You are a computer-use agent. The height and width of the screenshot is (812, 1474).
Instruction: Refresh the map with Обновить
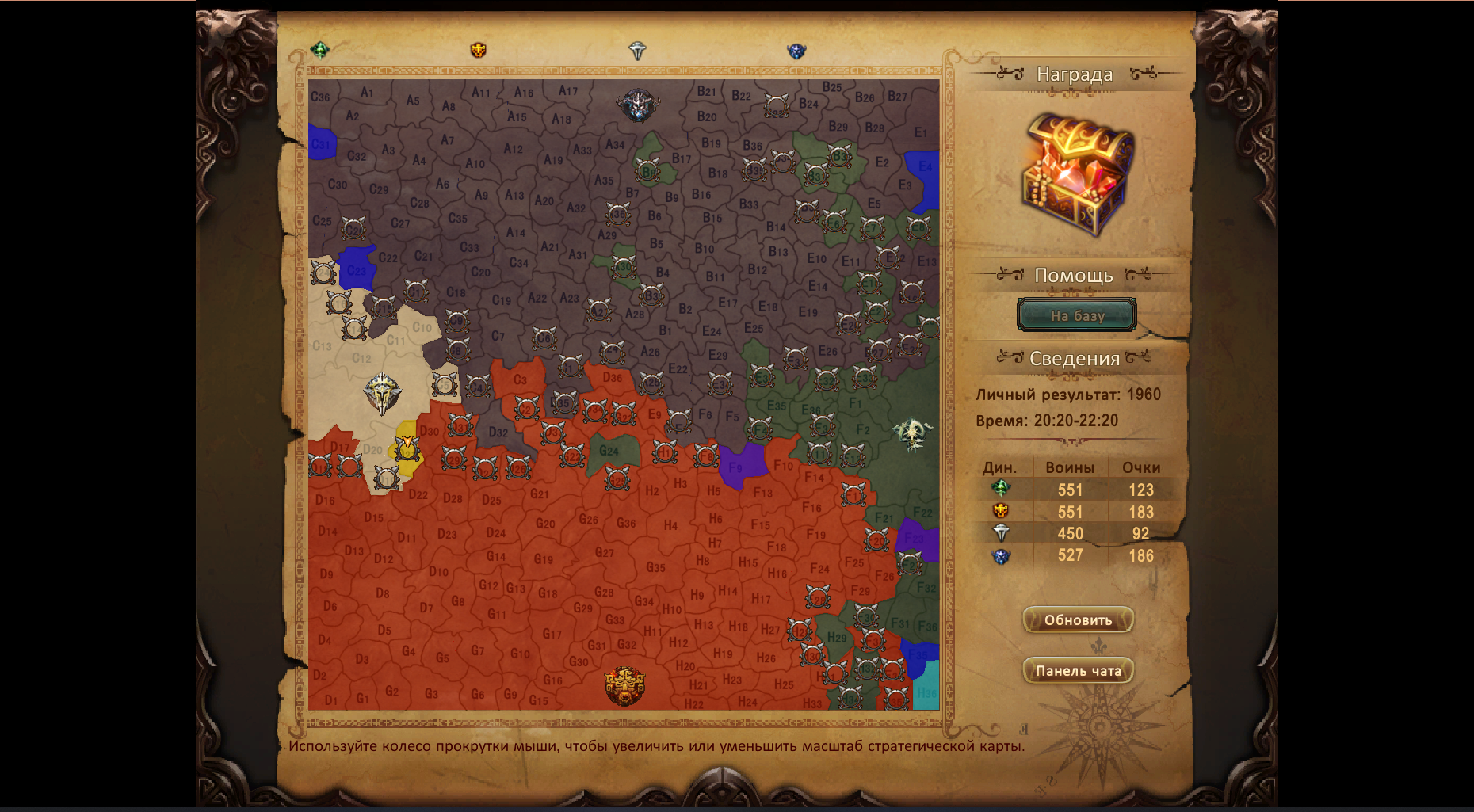point(1078,619)
